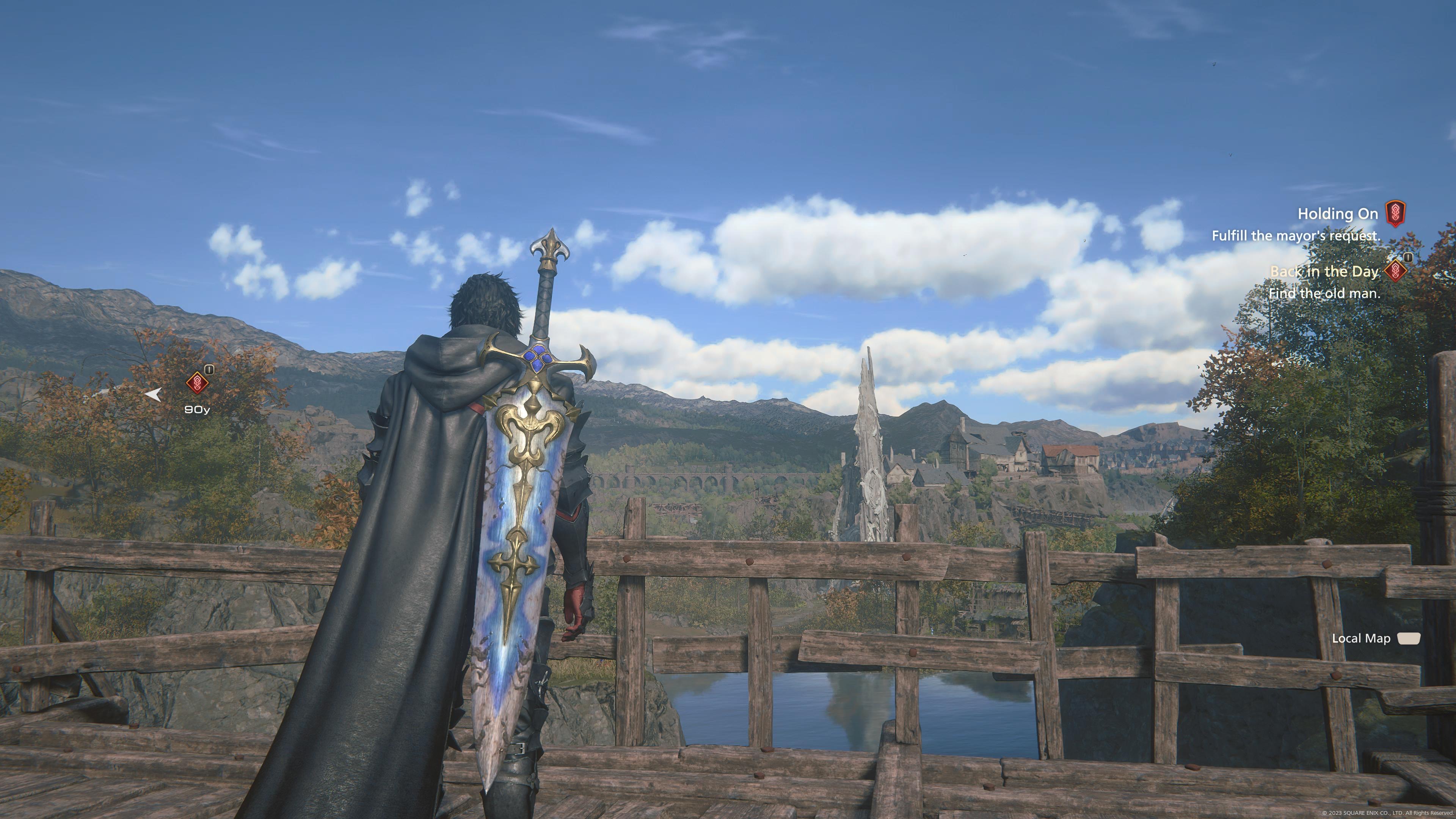Select the Holding On quest title

1338,214
